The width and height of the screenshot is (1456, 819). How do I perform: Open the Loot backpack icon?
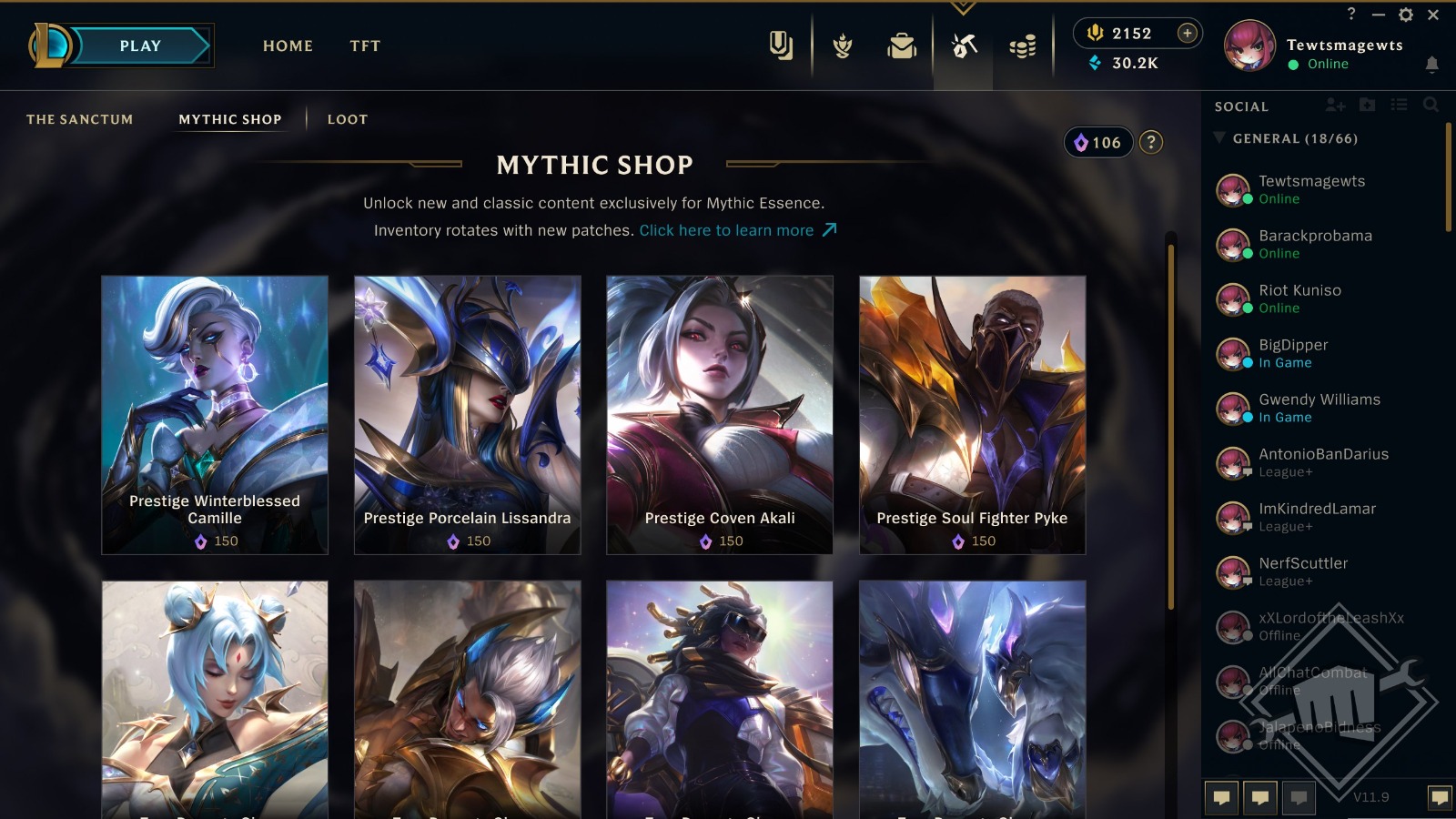tap(901, 47)
